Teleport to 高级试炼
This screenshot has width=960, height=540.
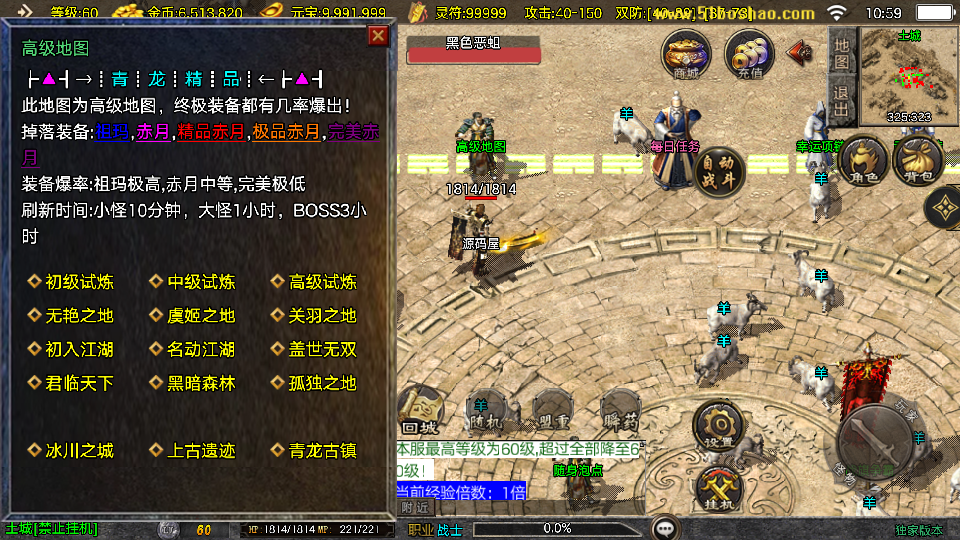(x=322, y=282)
